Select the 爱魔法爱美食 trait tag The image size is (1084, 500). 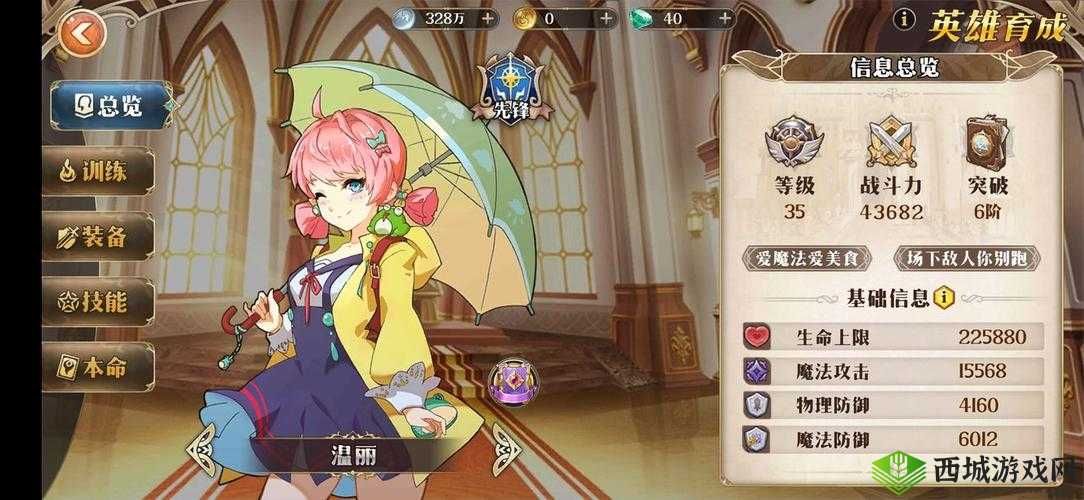(x=807, y=258)
